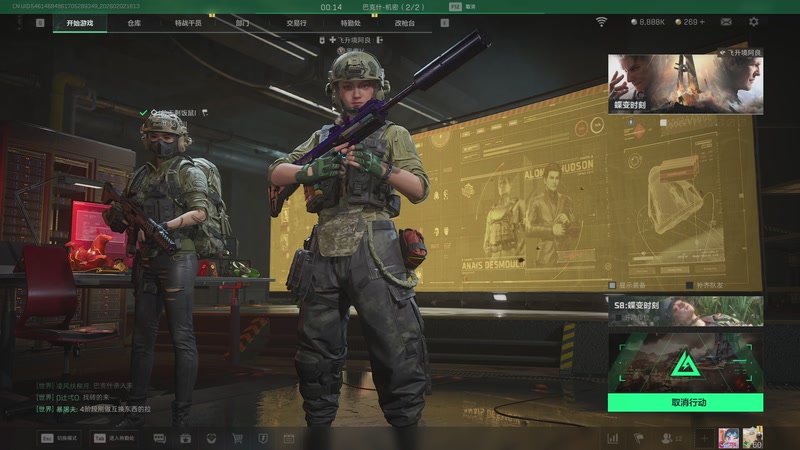Open the 交易行 trading tab
The width and height of the screenshot is (800, 450).
point(296,21)
